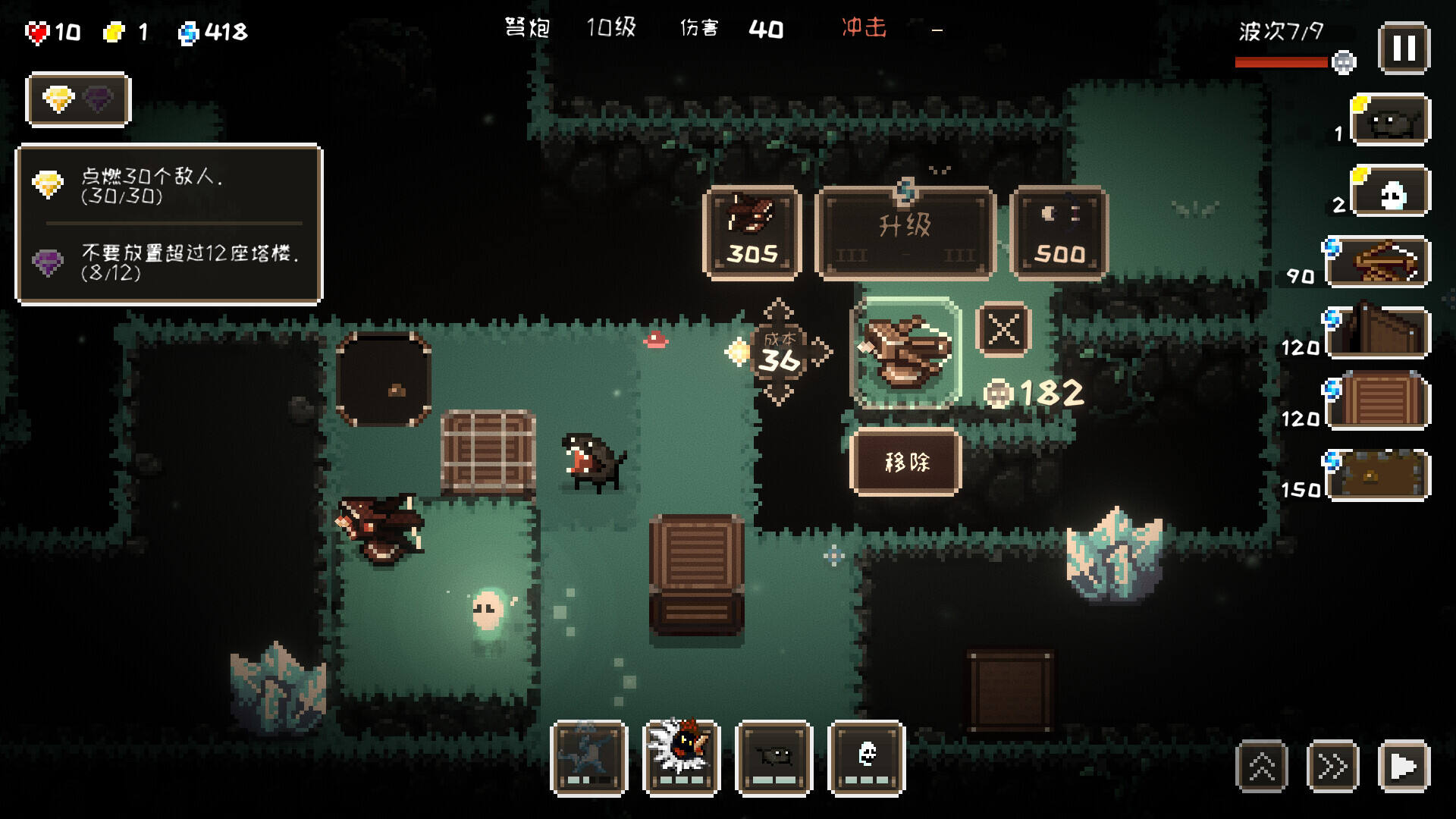The width and height of the screenshot is (1456, 819).
Task: Click the 移除 (remove) tower button
Action: [x=906, y=462]
